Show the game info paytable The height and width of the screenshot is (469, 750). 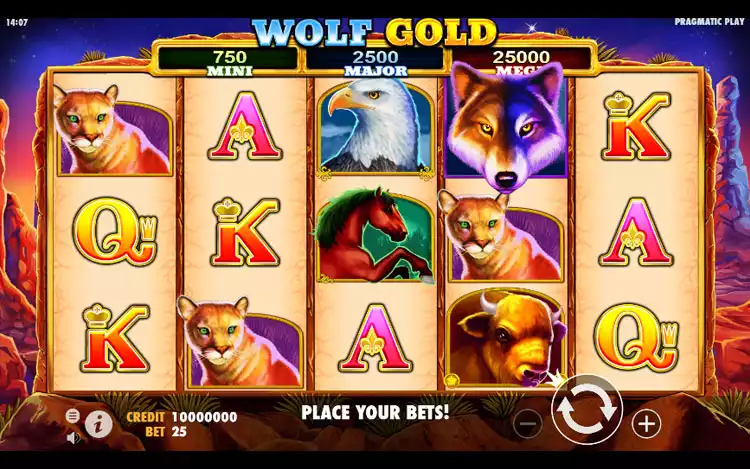click(98, 424)
